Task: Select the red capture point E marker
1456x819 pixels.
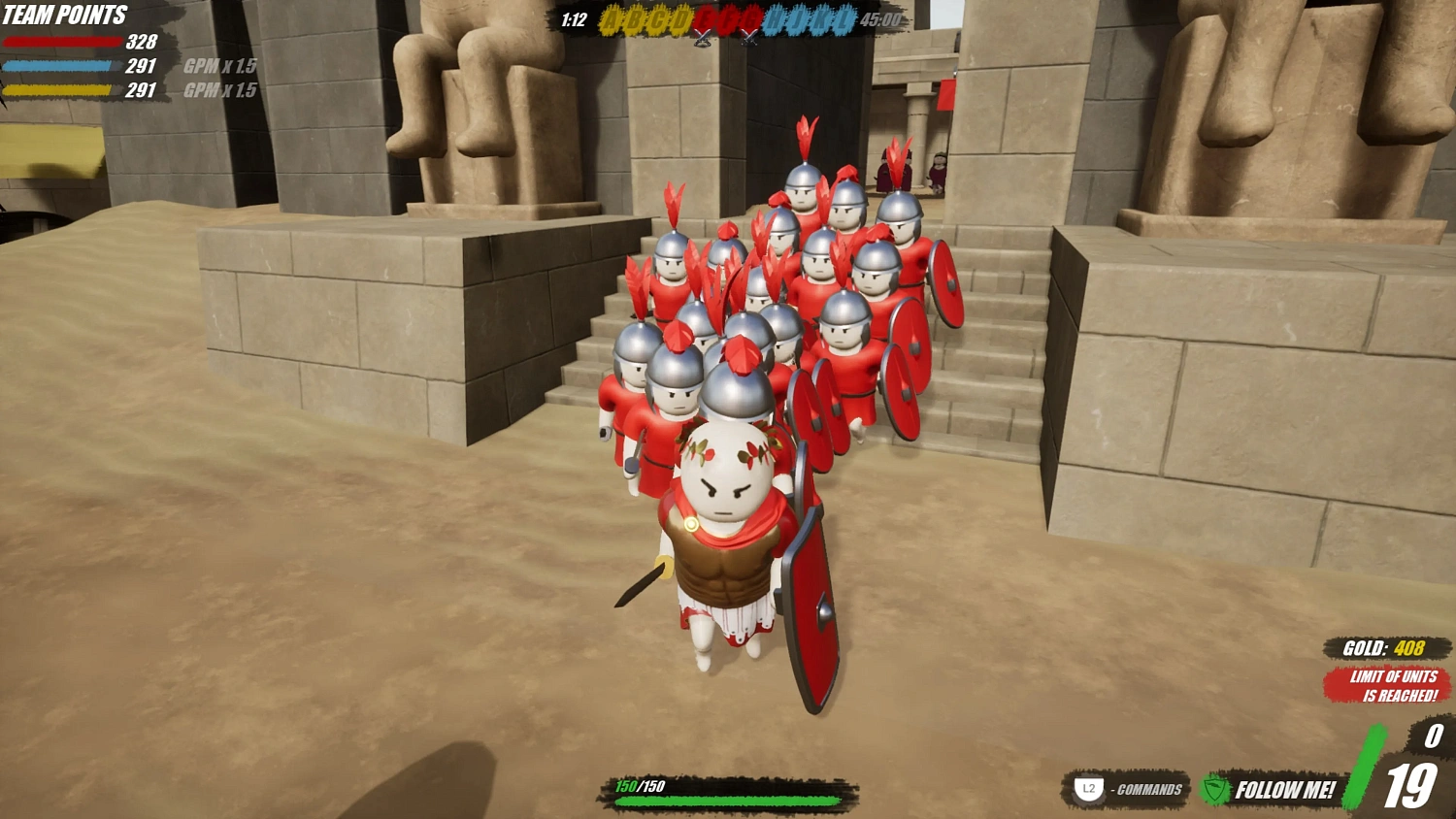Action: [704, 17]
